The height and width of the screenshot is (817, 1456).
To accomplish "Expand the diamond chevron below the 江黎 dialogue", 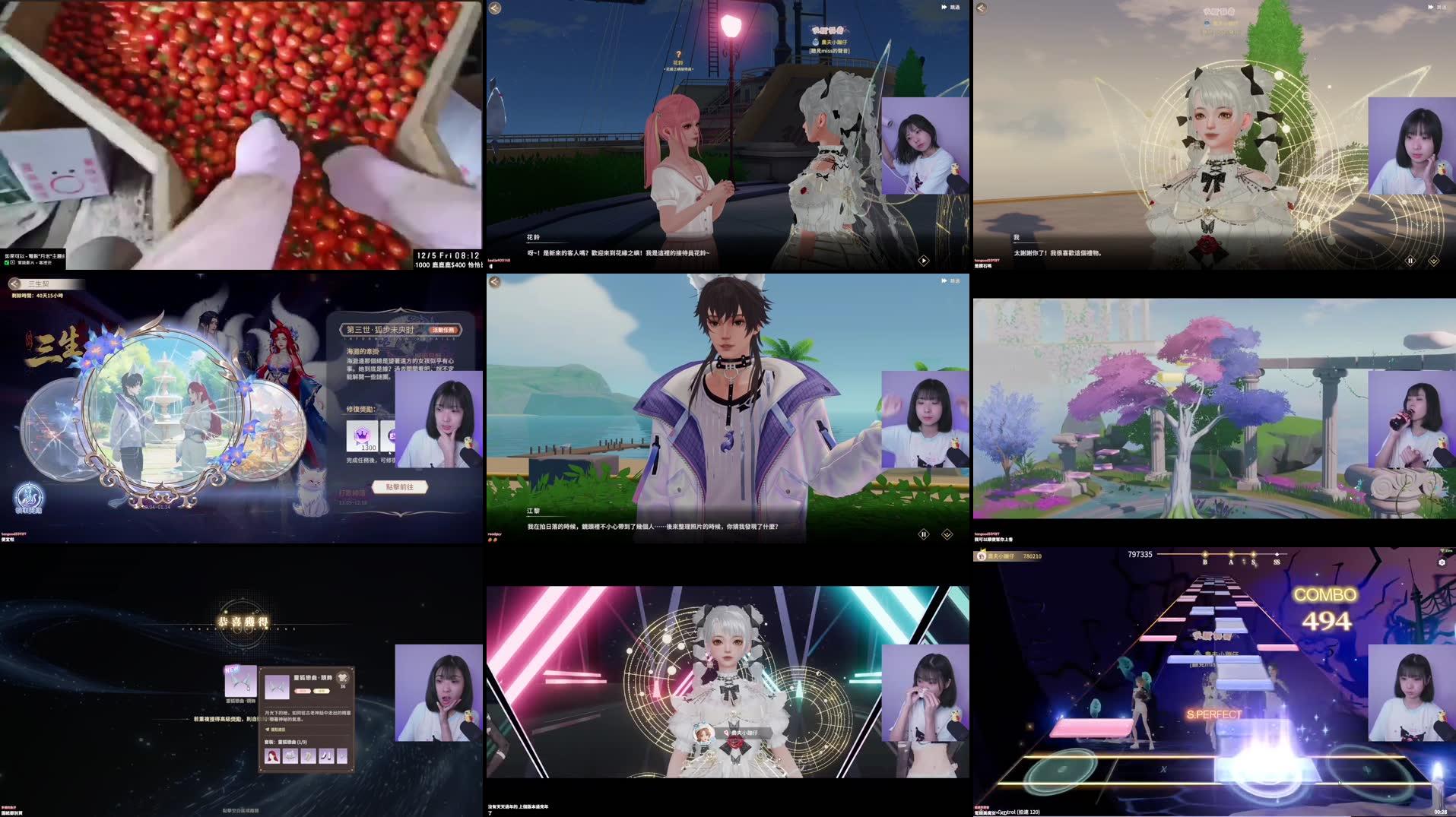I will (x=946, y=534).
